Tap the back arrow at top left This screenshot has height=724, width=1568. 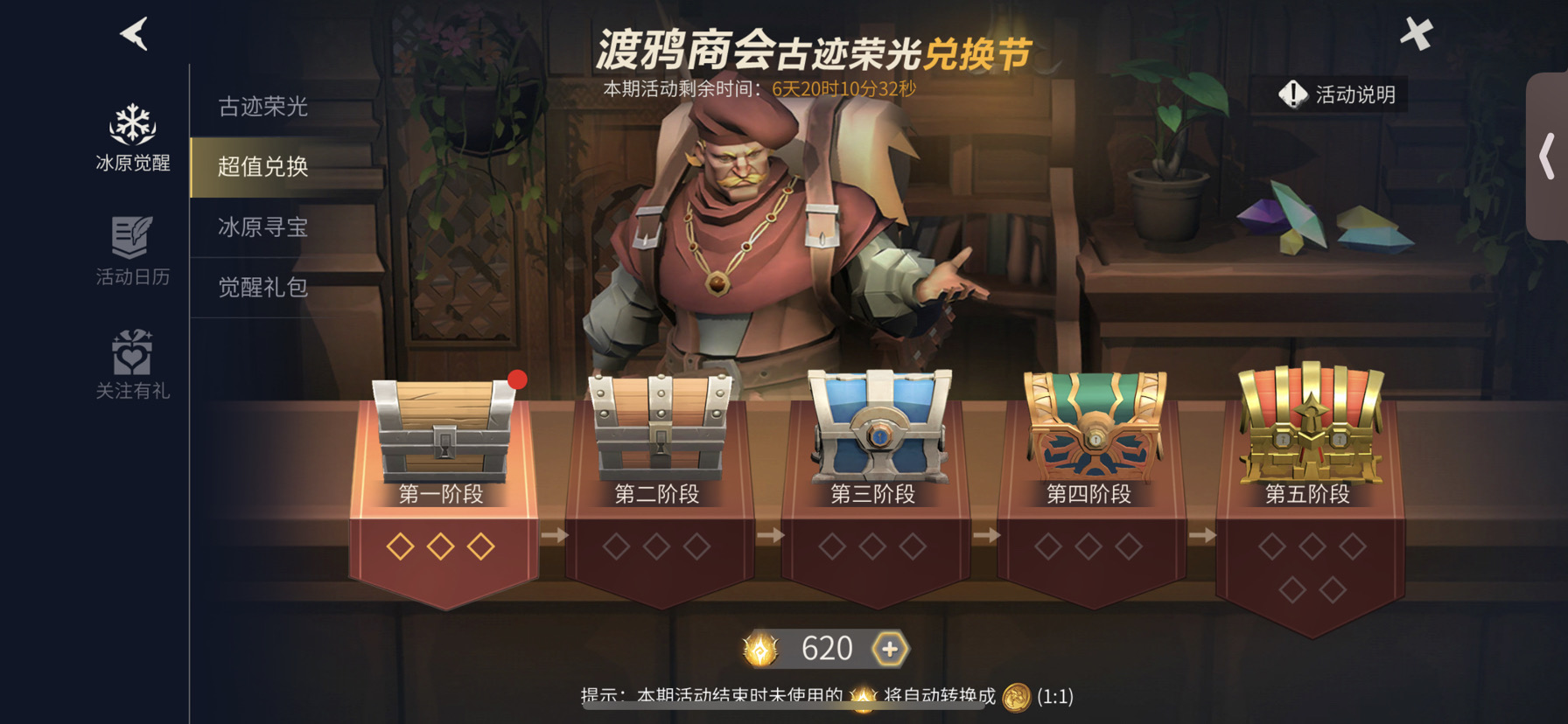(x=133, y=31)
